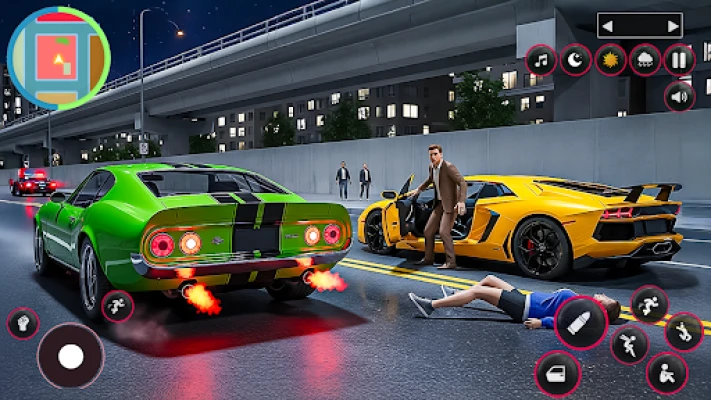Toggle the speaker sound button
This screenshot has width=711, height=400.
click(x=679, y=96)
